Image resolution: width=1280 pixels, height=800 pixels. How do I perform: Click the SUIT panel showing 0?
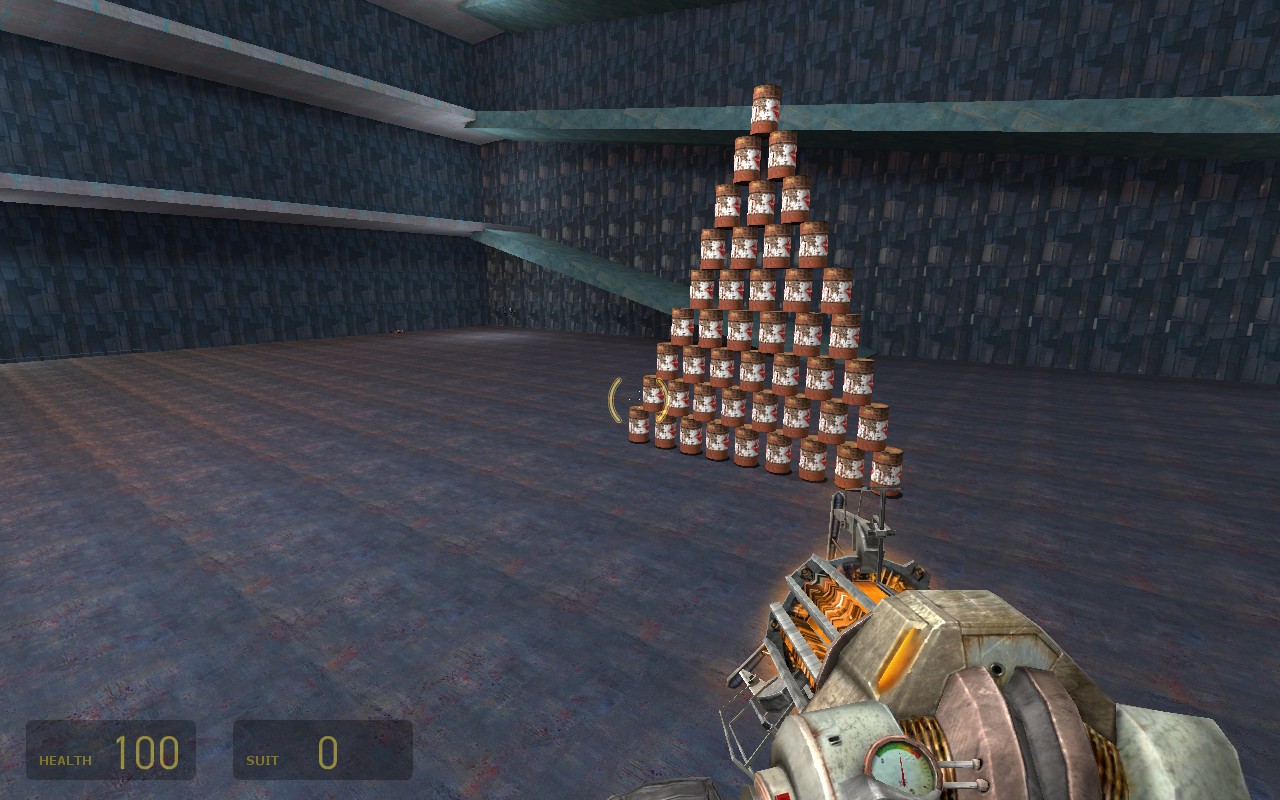click(x=320, y=752)
